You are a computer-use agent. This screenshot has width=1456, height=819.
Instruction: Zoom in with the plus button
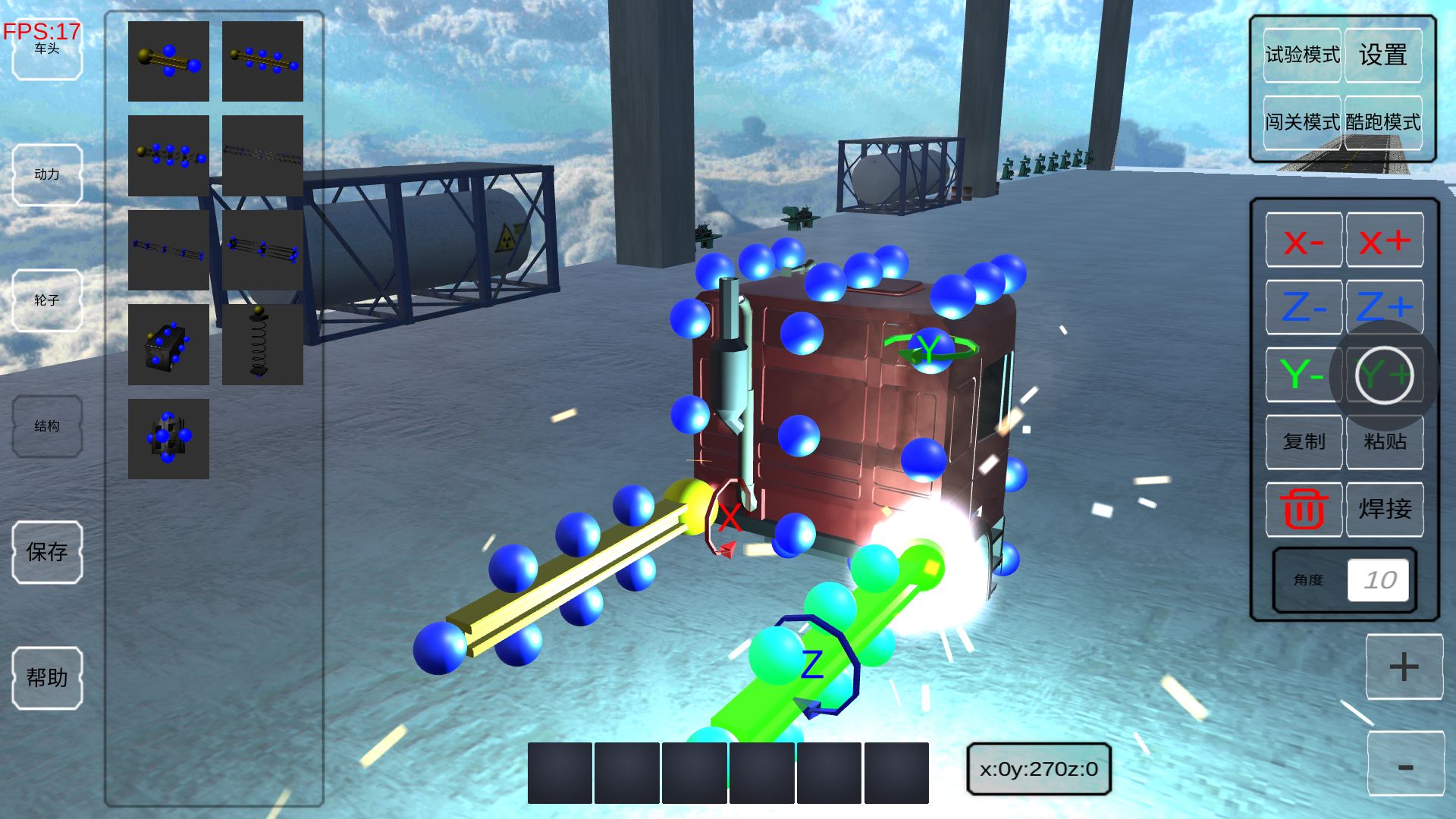tap(1404, 667)
